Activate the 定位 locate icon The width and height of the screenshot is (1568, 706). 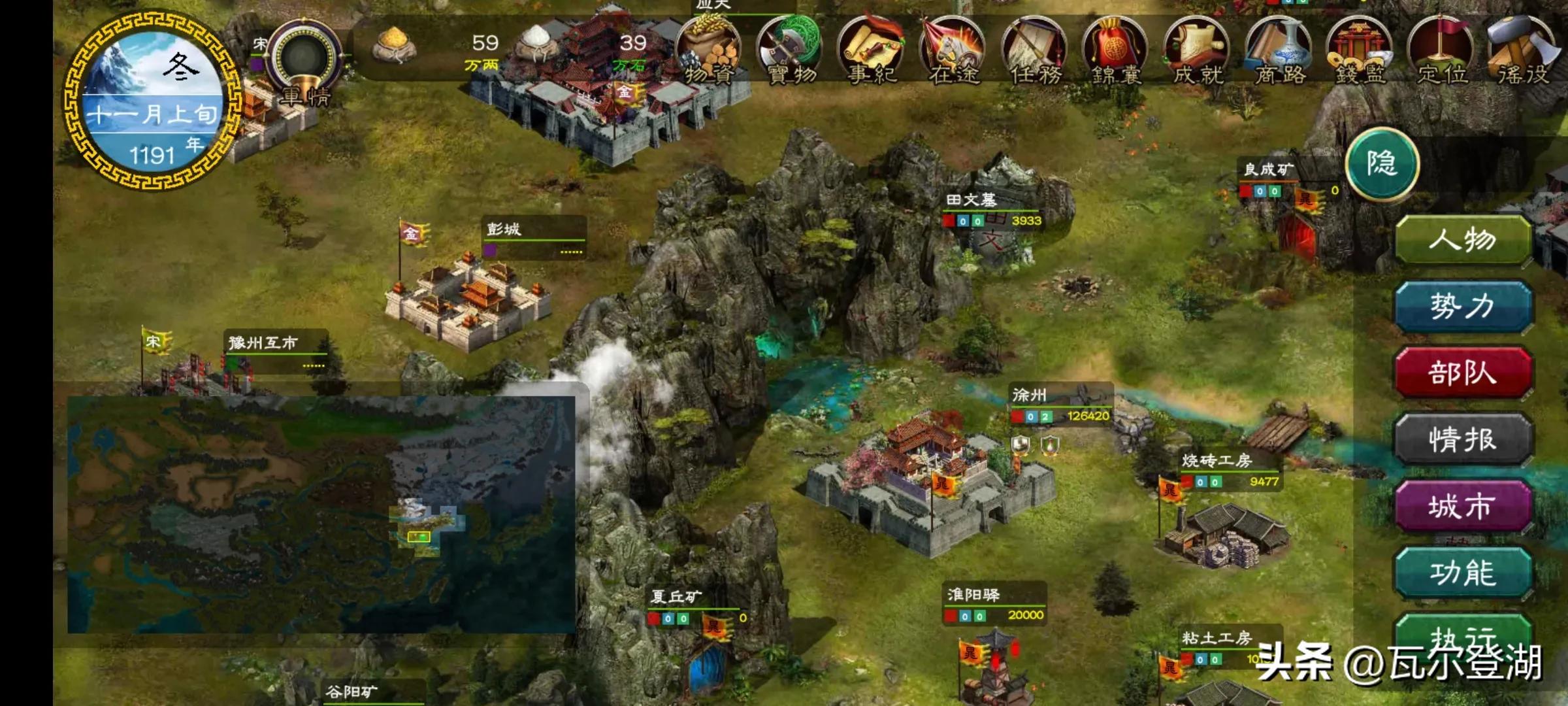(x=1442, y=51)
